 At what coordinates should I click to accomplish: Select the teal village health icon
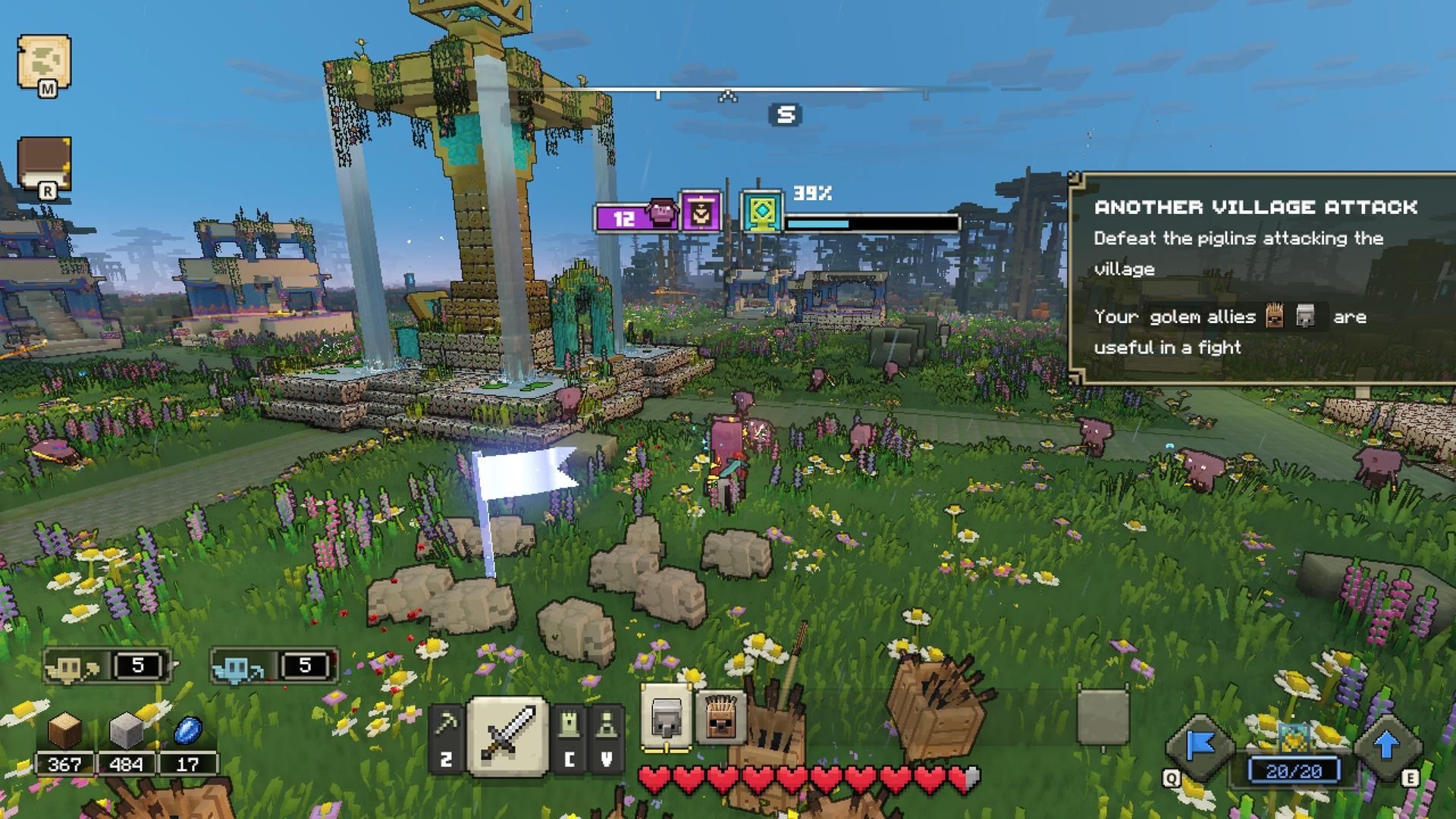pos(761,212)
